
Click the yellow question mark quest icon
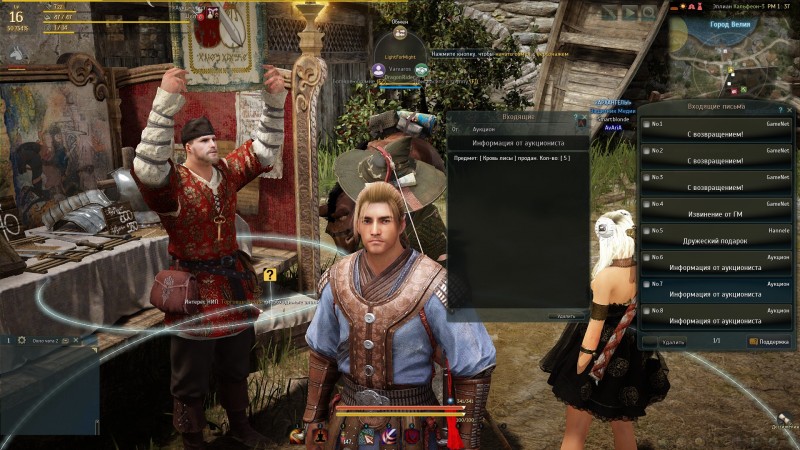coord(270,275)
